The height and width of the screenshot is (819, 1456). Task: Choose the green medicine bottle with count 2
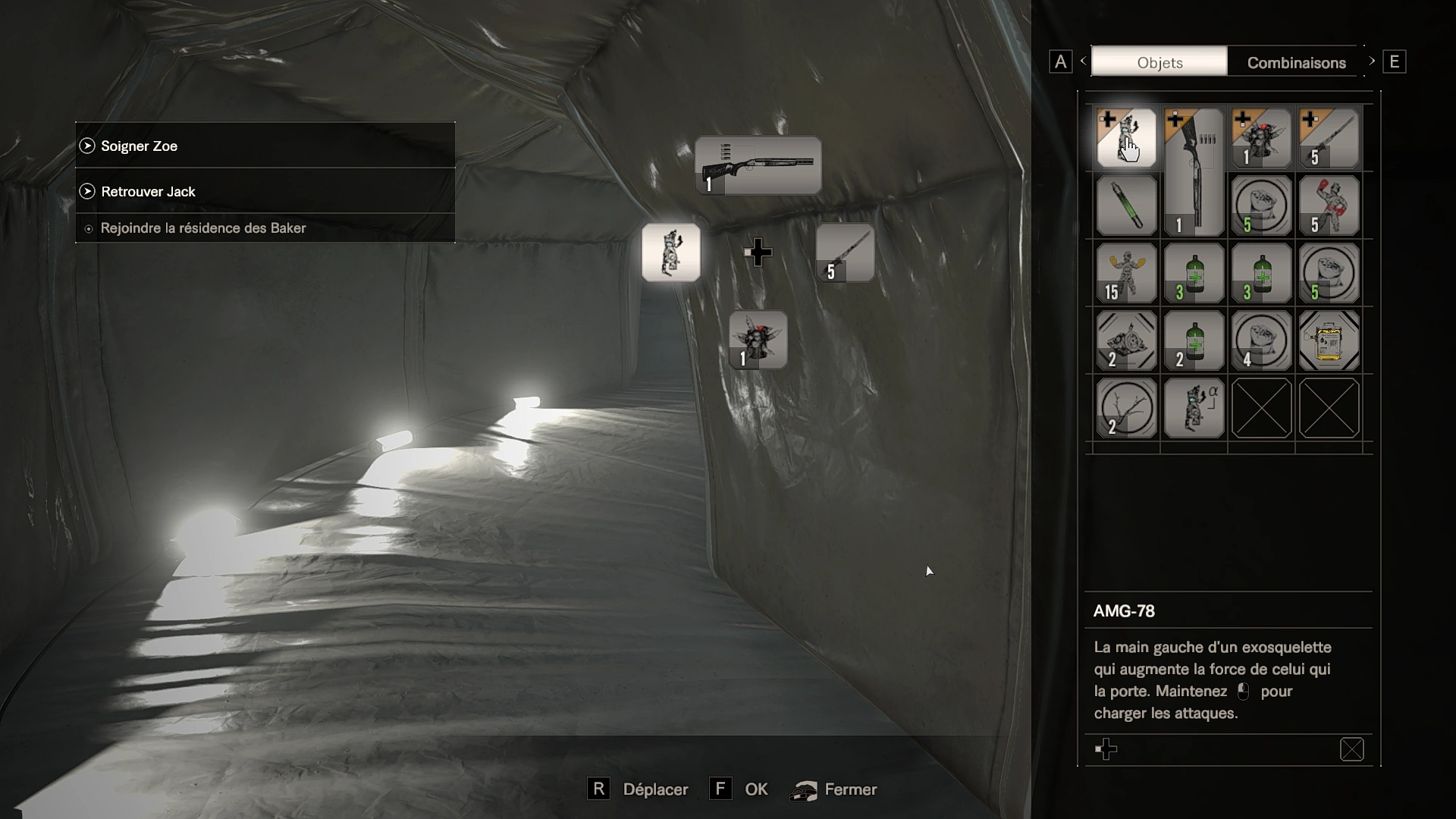1194,340
